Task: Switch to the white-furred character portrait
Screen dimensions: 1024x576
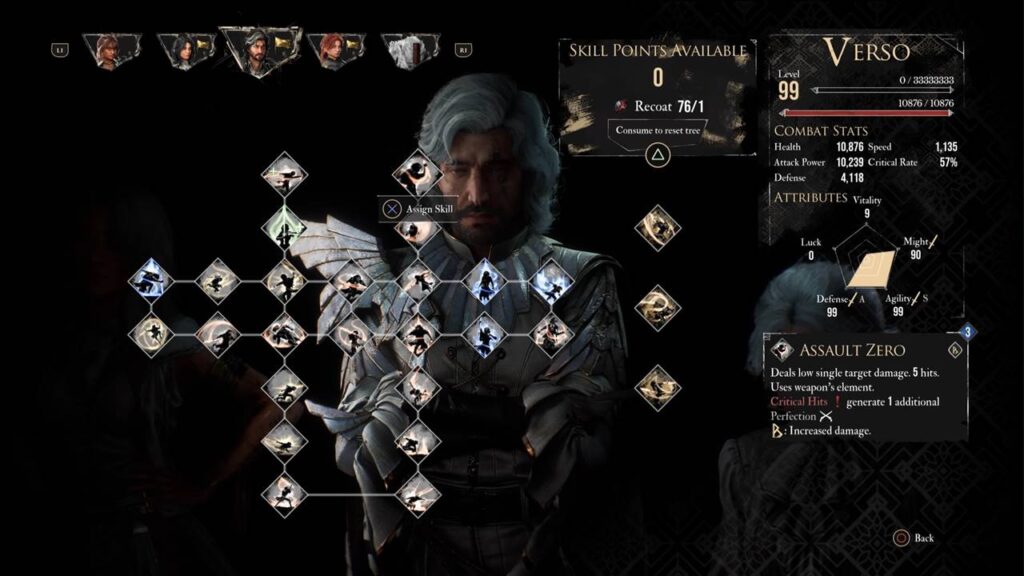Action: [x=406, y=48]
